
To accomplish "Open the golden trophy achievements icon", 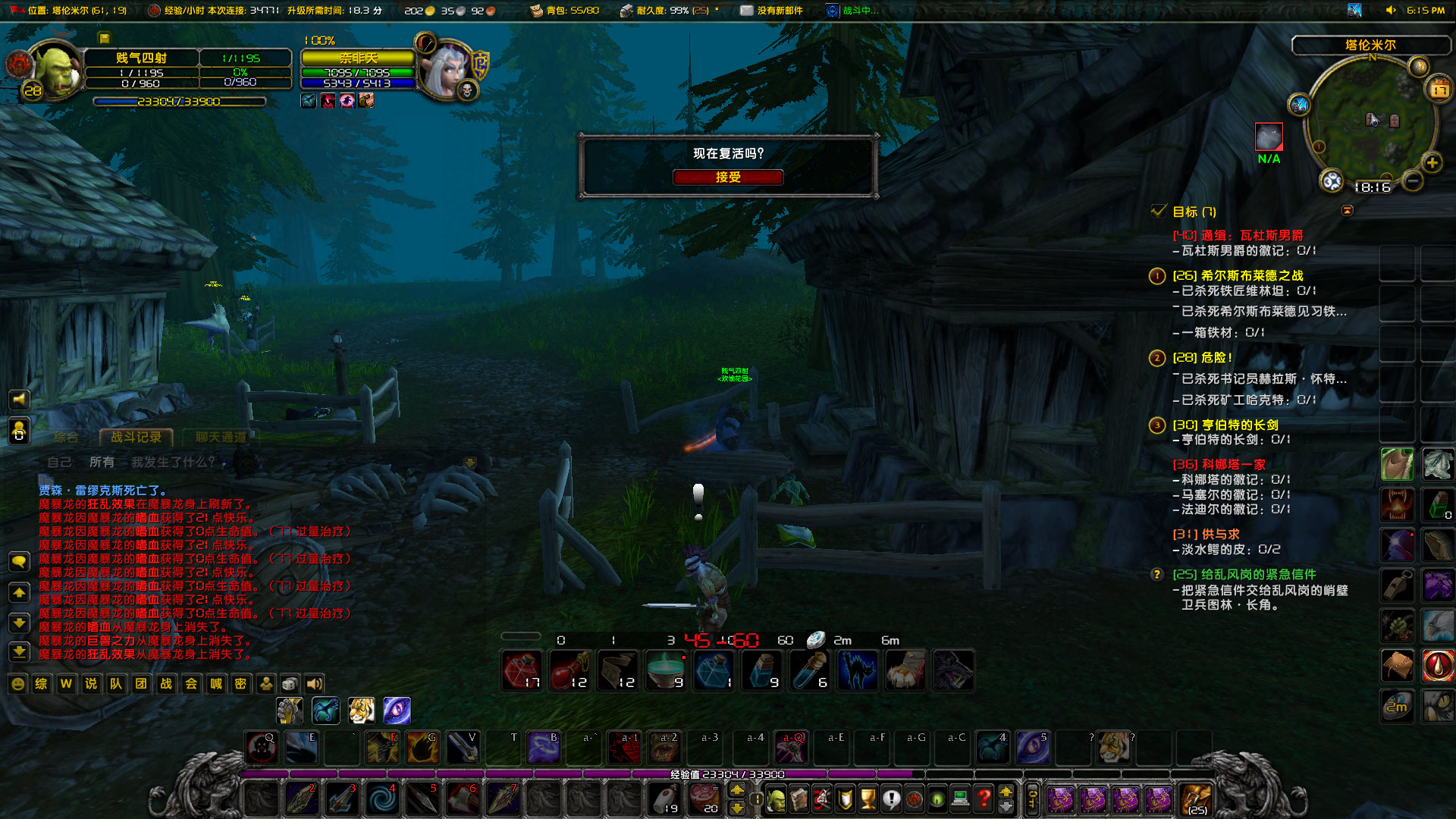I will tap(868, 799).
